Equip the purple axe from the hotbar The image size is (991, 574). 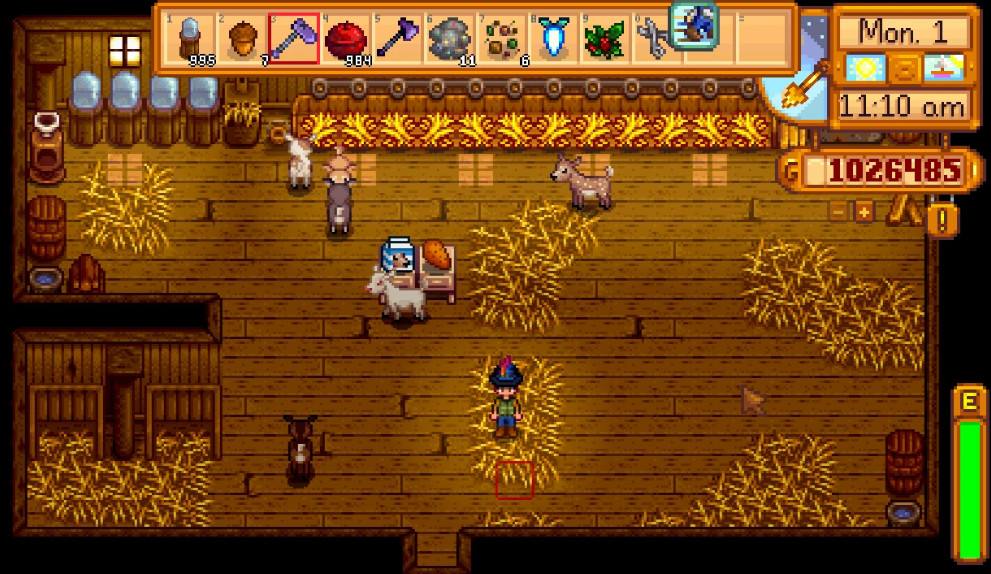(x=397, y=38)
